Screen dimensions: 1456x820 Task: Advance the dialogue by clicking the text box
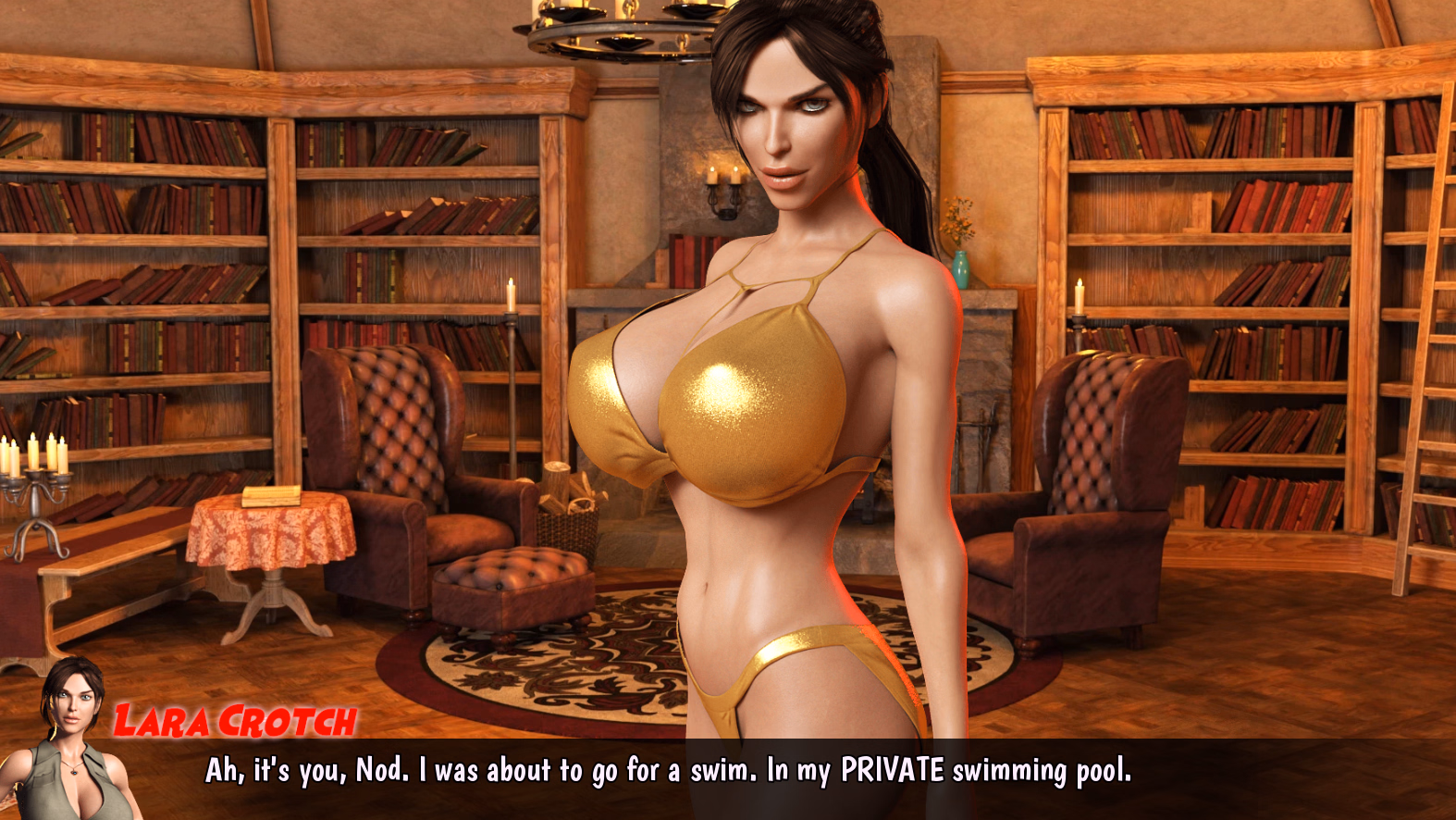click(x=668, y=772)
